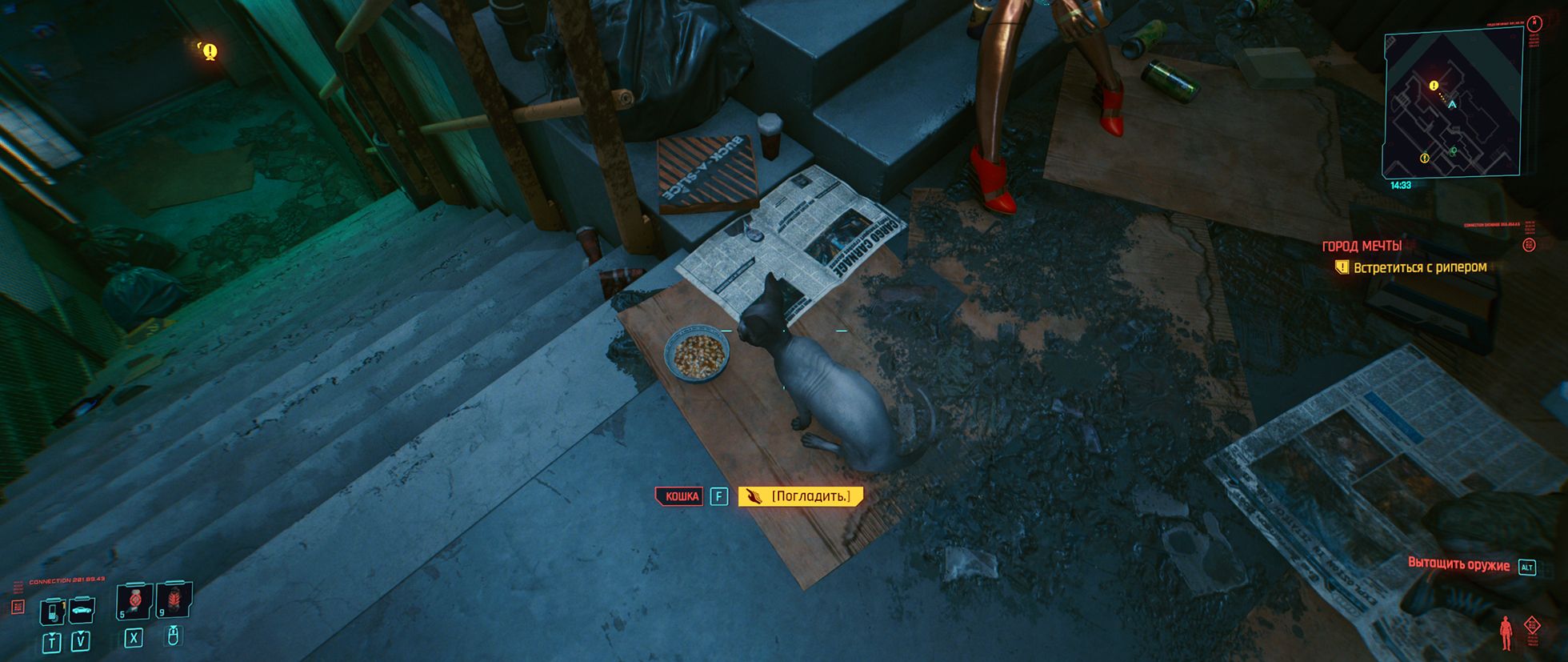
Task: Call your vehicle with the car icon
Action: point(82,611)
